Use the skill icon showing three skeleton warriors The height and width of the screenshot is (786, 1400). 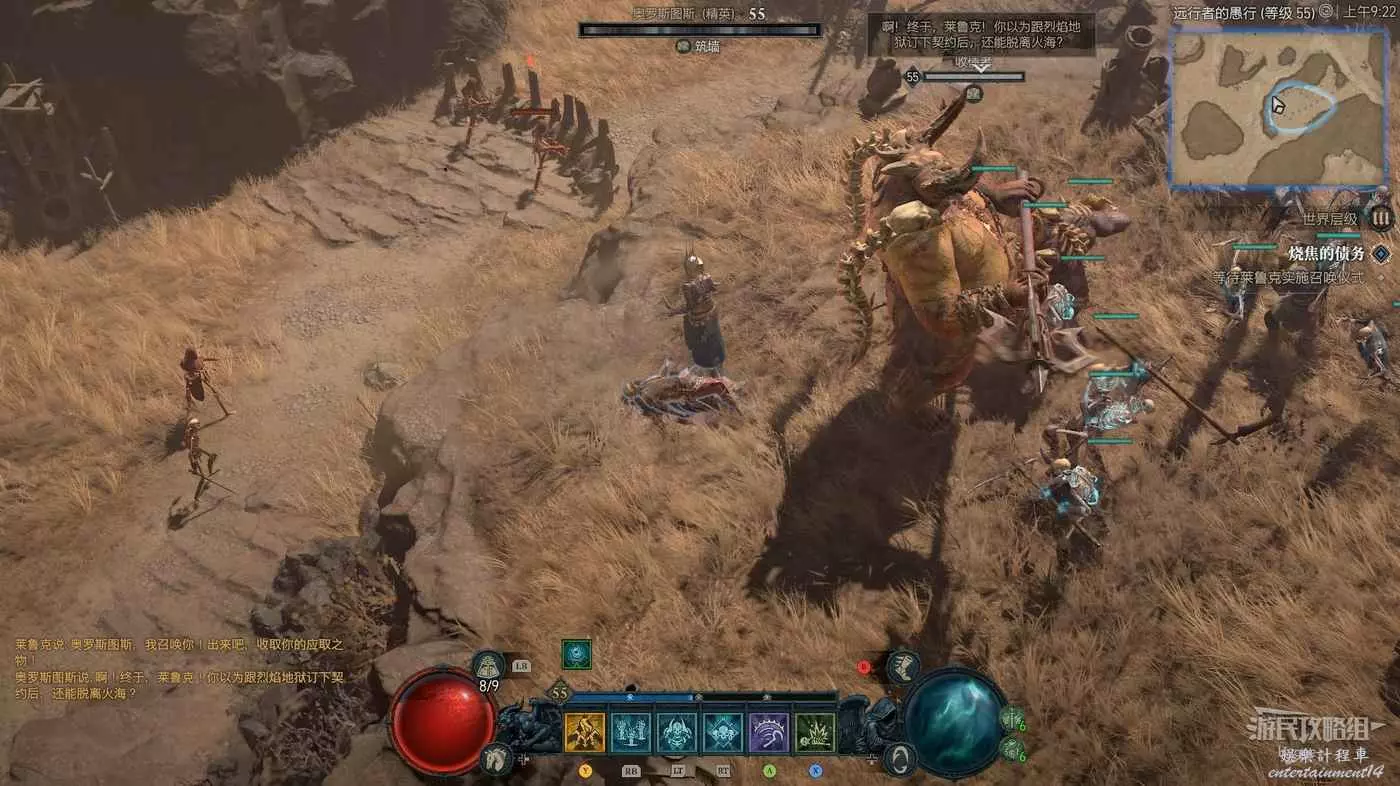pyautogui.click(x=630, y=733)
